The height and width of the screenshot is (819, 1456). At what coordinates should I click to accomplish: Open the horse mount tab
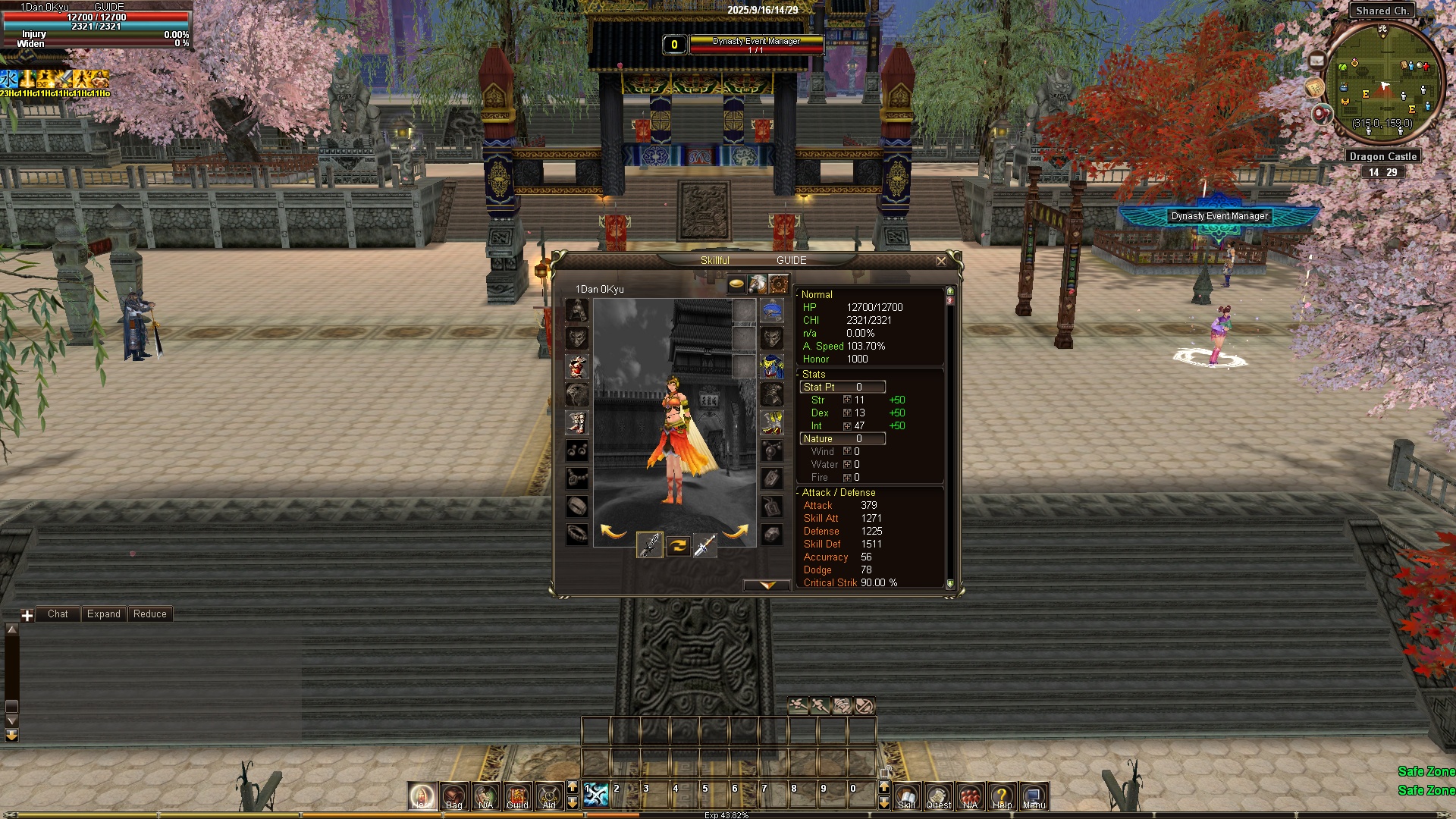coord(757,284)
